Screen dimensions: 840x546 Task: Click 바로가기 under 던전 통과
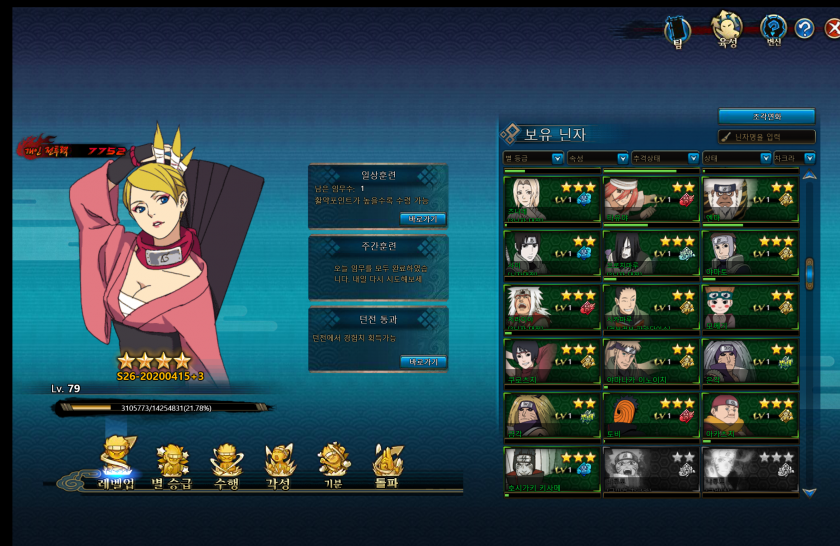pos(423,361)
